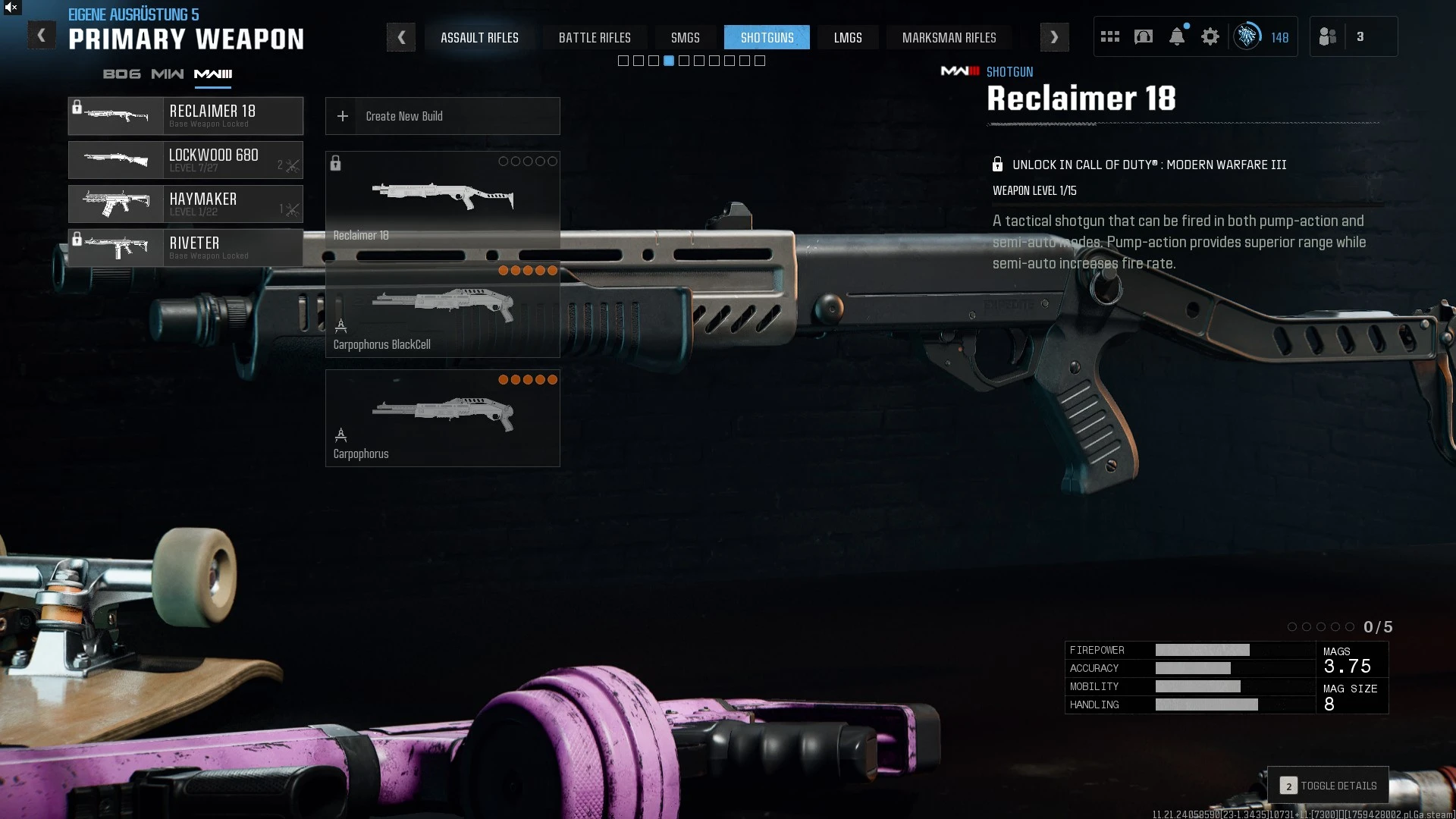
Task: Toggle weapon details
Action: (x=1328, y=786)
